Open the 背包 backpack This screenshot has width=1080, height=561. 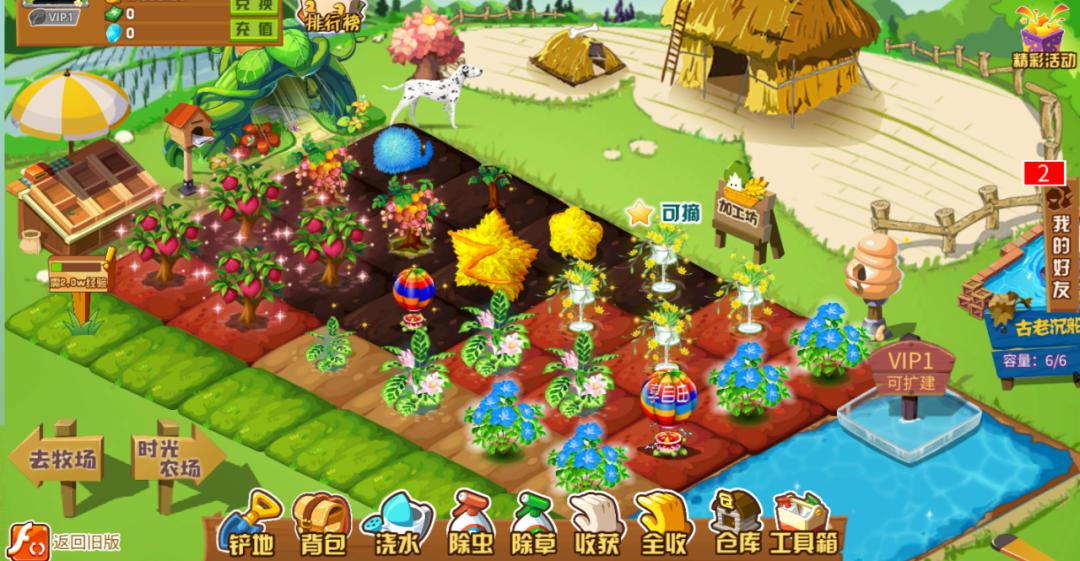point(320,523)
